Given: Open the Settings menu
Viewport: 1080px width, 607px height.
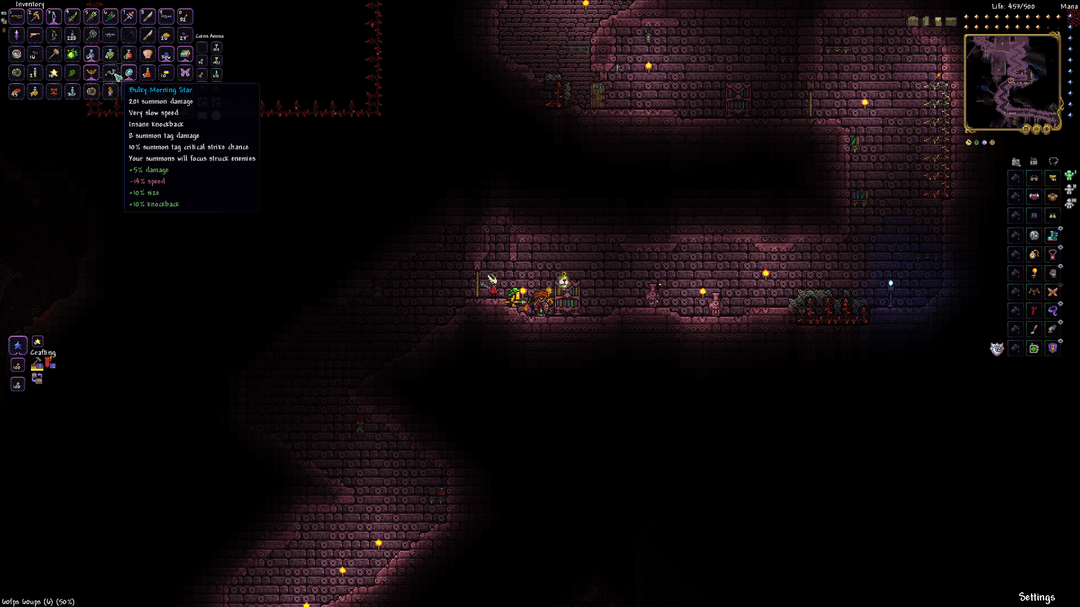Looking at the screenshot, I should pos(1036,597).
